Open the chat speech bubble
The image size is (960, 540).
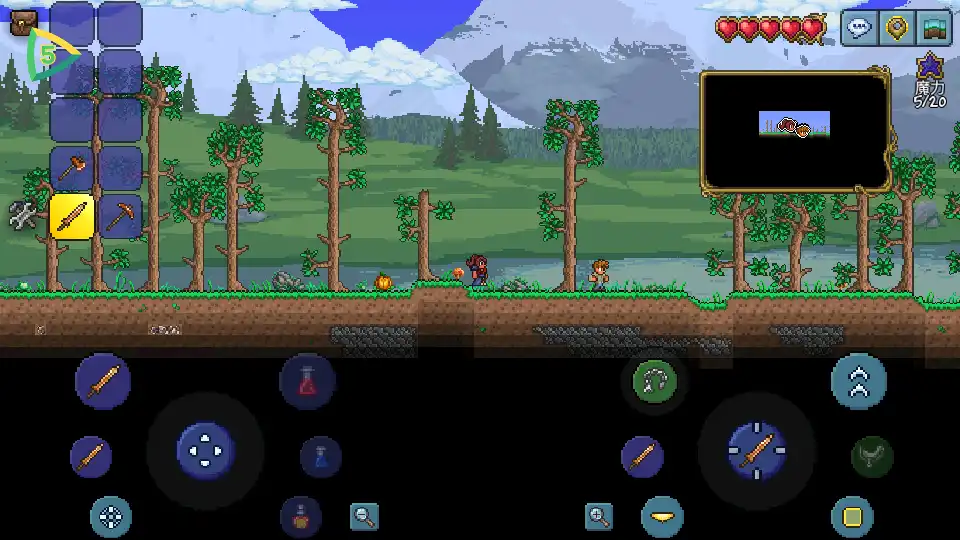[860, 28]
